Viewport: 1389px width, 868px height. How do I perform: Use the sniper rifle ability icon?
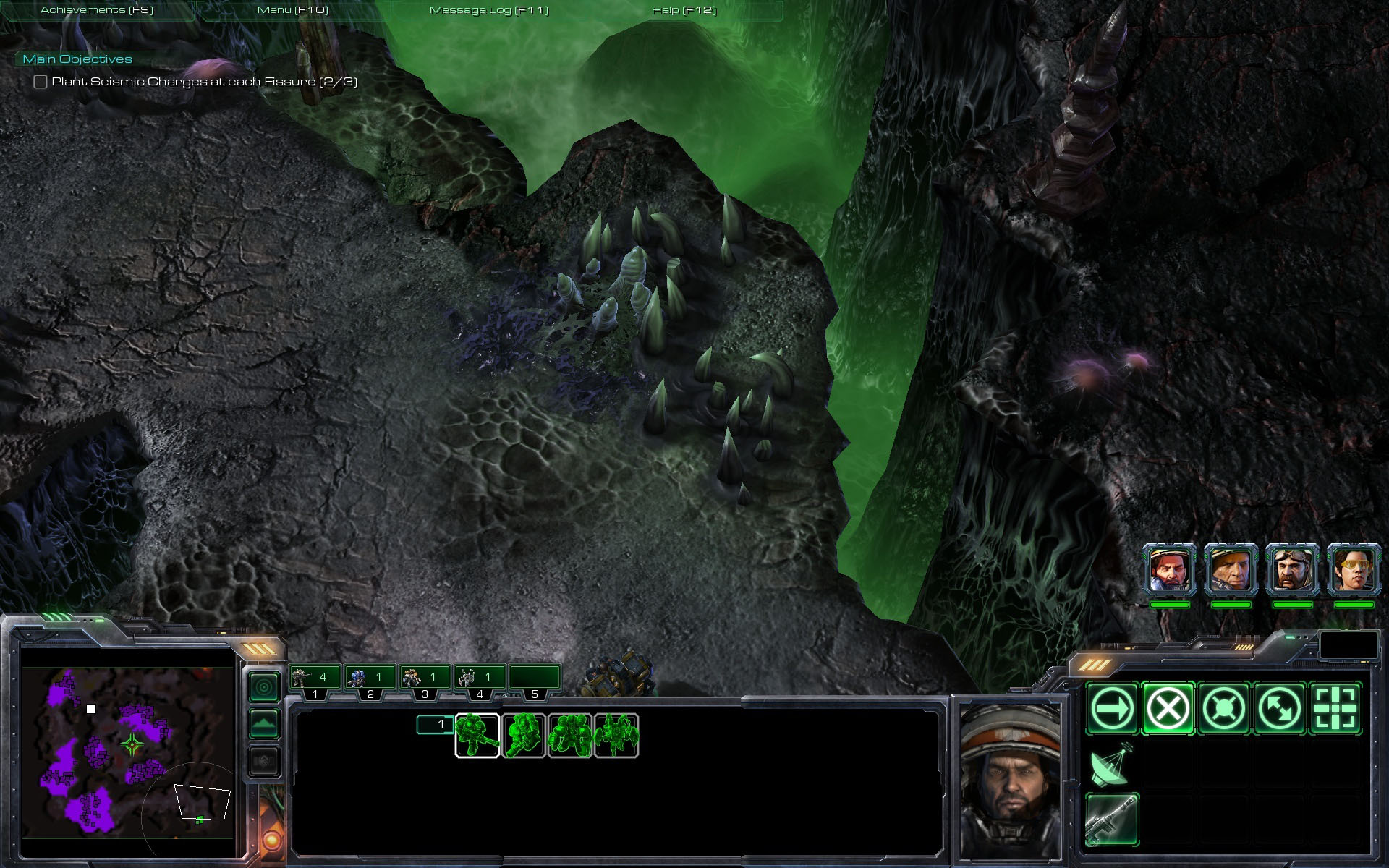tap(1113, 819)
